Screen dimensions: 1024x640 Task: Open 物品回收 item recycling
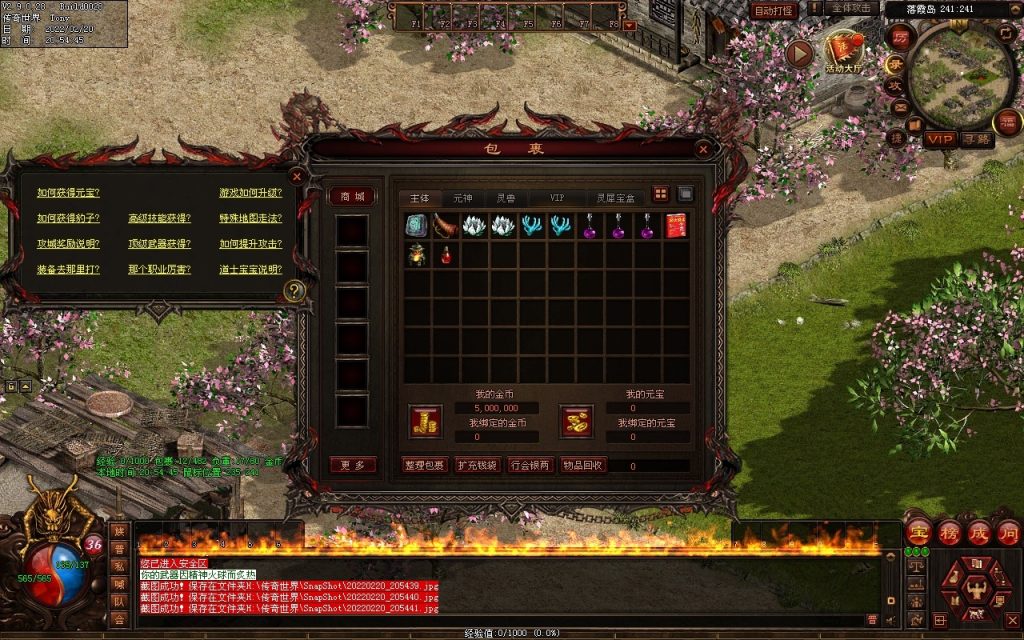(581, 465)
